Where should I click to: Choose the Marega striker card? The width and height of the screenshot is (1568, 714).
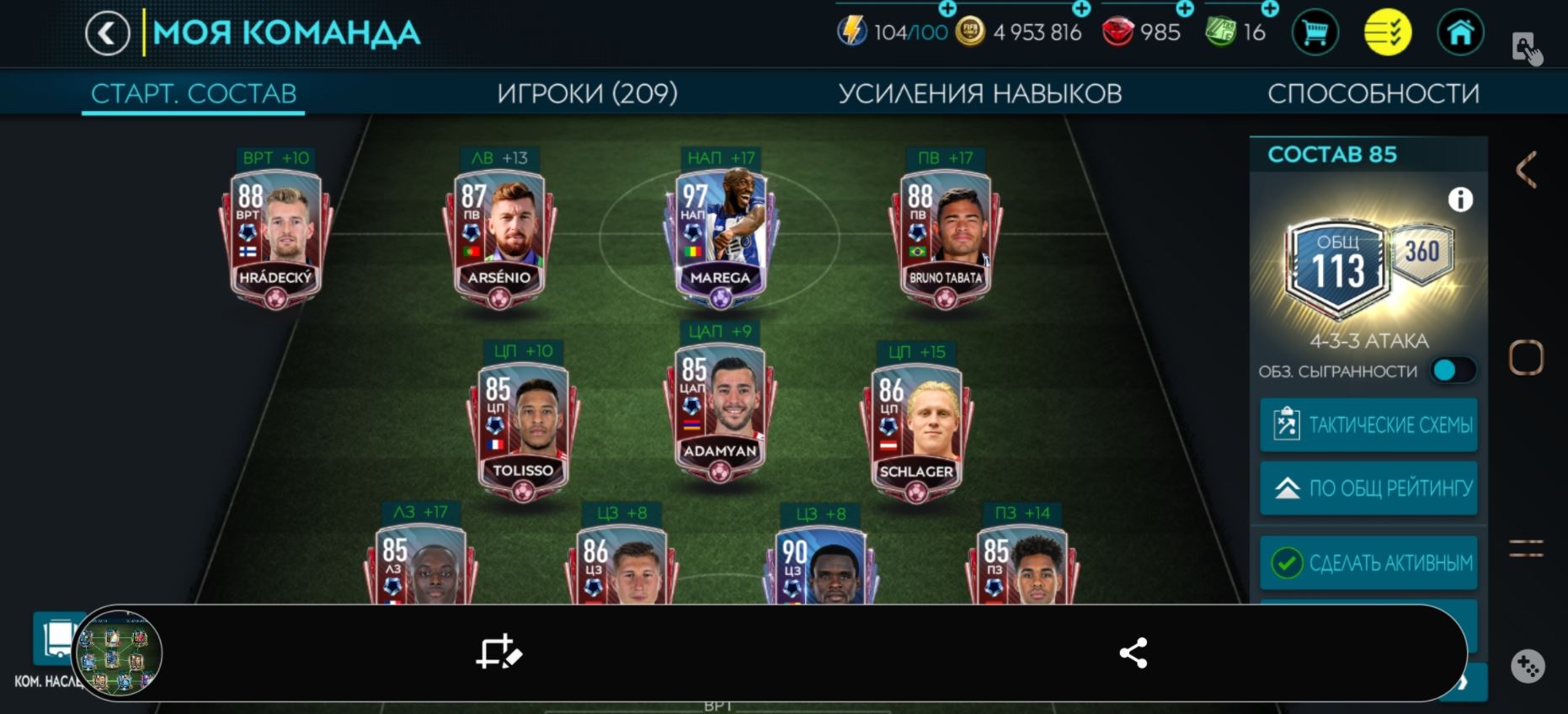pos(720,237)
